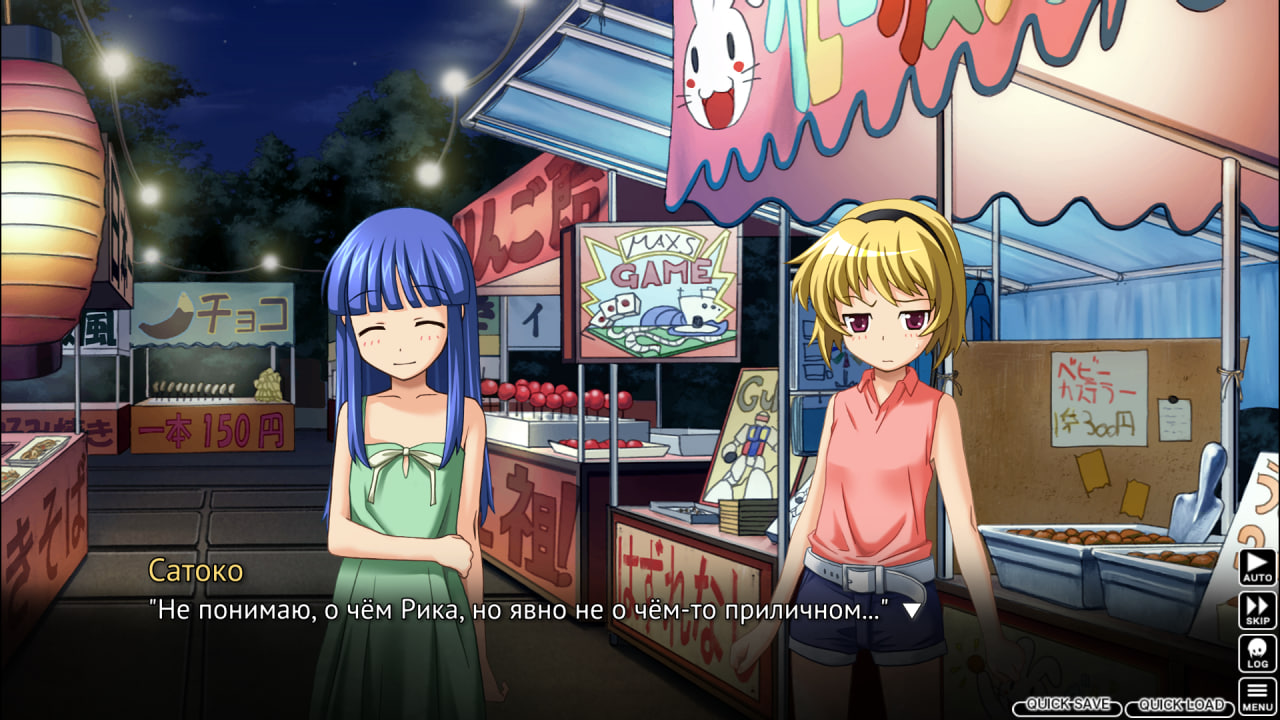The width and height of the screenshot is (1280, 720).
Task: Open the game Menu
Action: (1257, 695)
